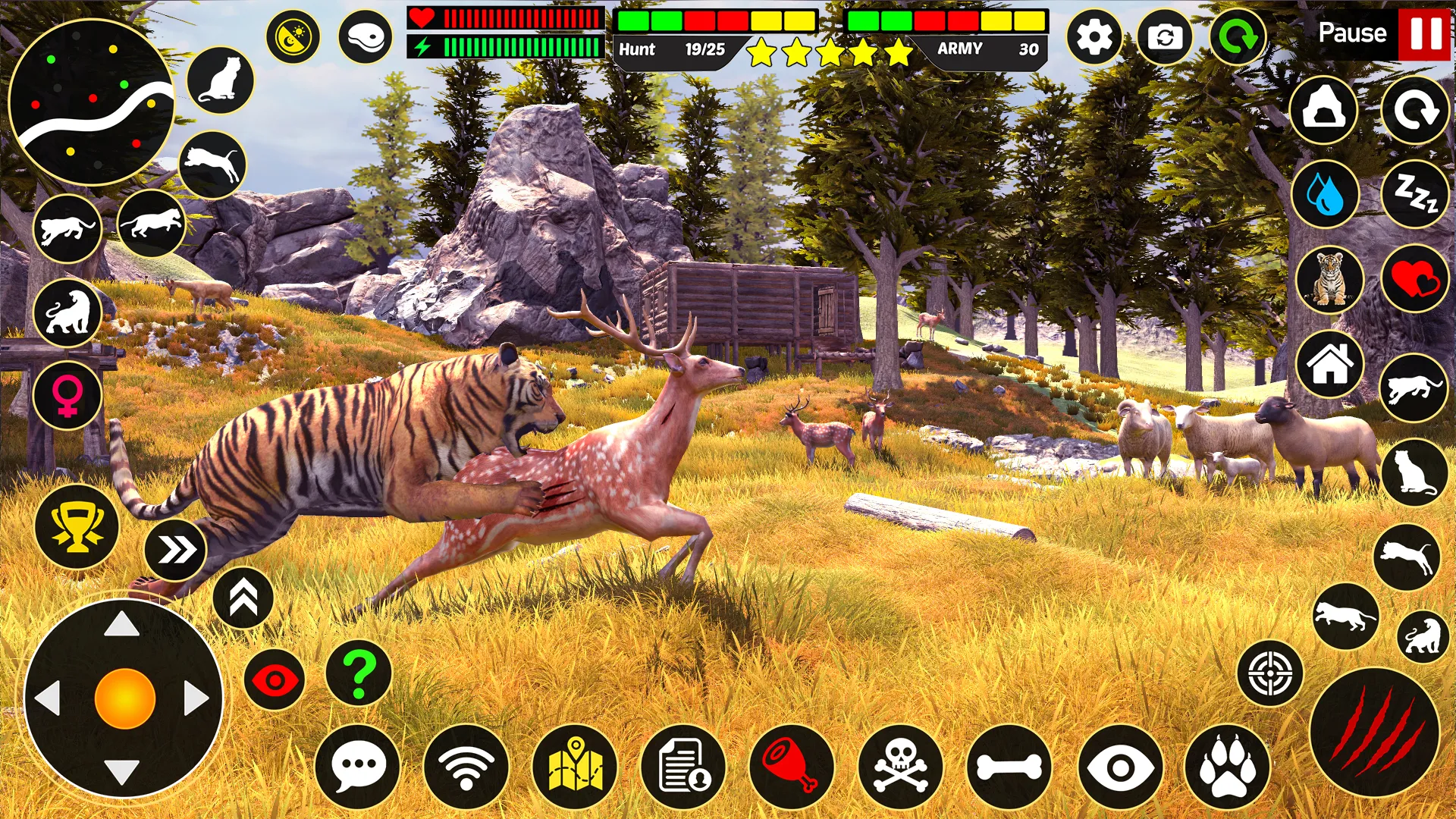Screen dimensions: 1456x819
Task: Toggle day/night mode
Action: tap(293, 34)
